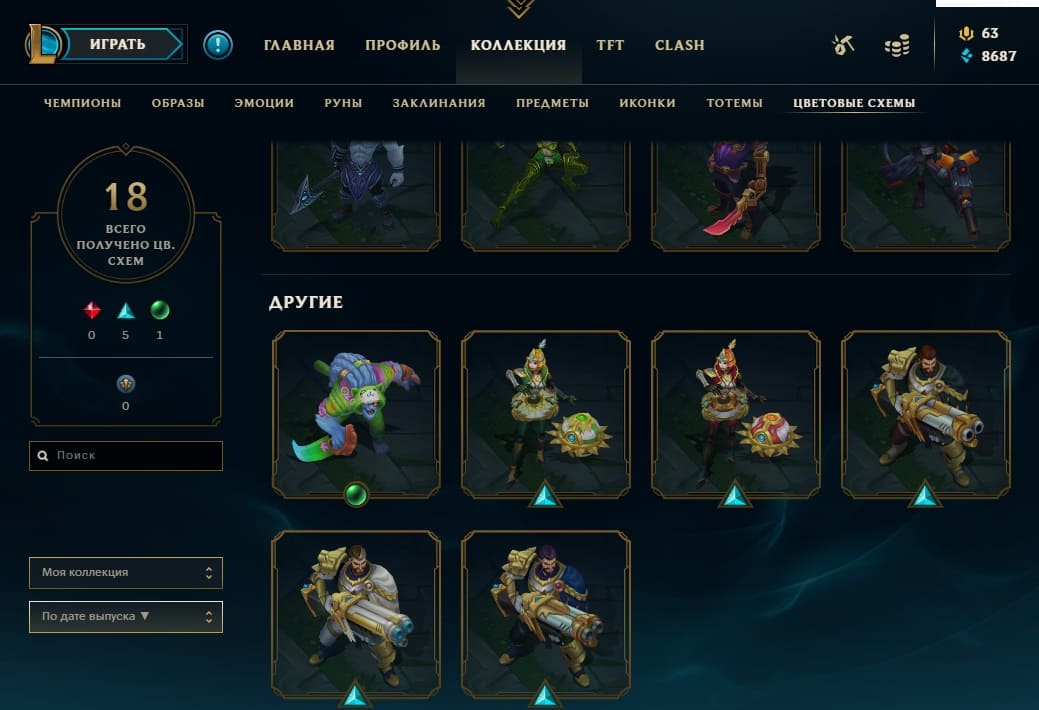Go to the ПРОФИЛЬ section
The height and width of the screenshot is (710, 1039).
point(402,45)
